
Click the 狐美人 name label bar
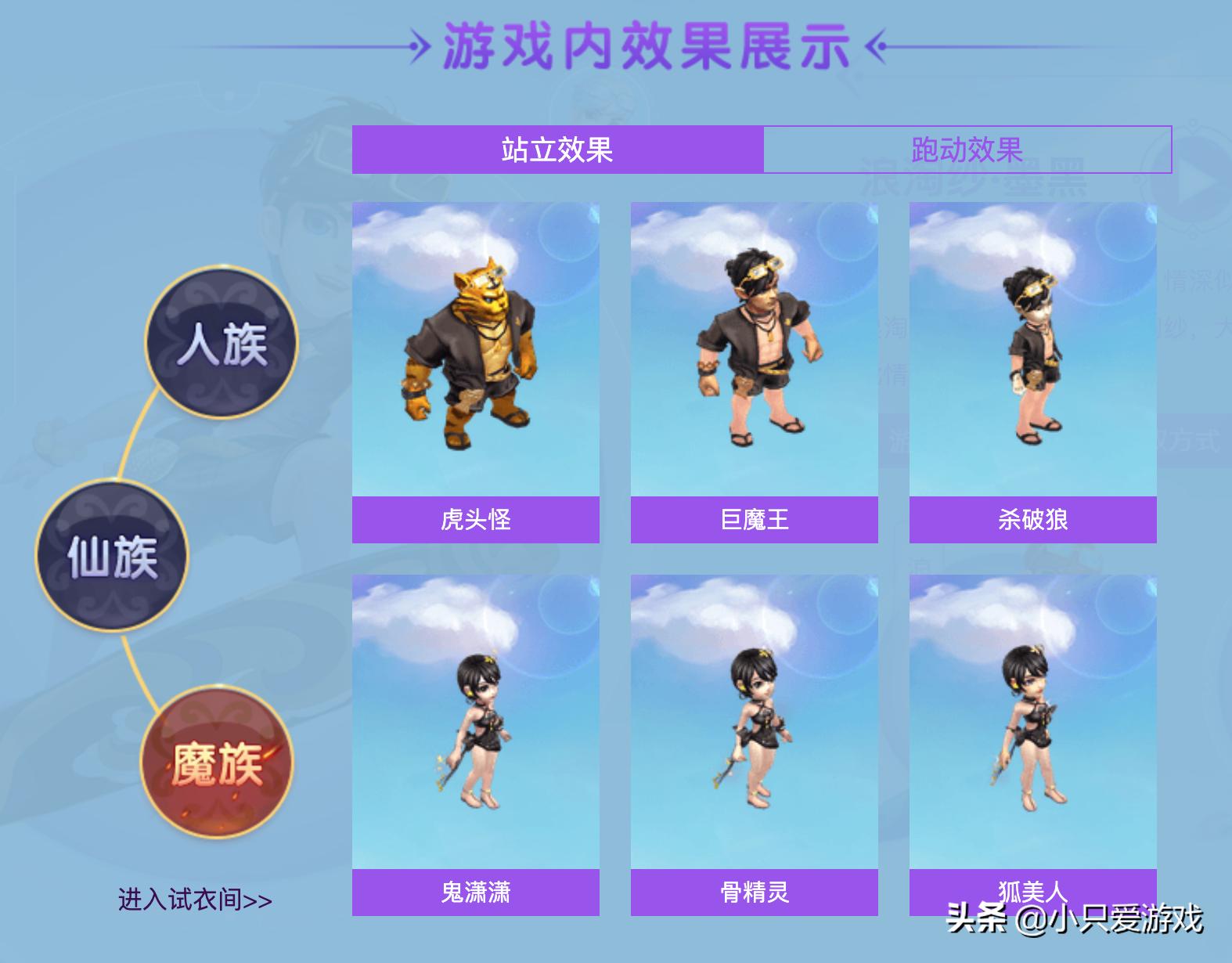(1032, 890)
